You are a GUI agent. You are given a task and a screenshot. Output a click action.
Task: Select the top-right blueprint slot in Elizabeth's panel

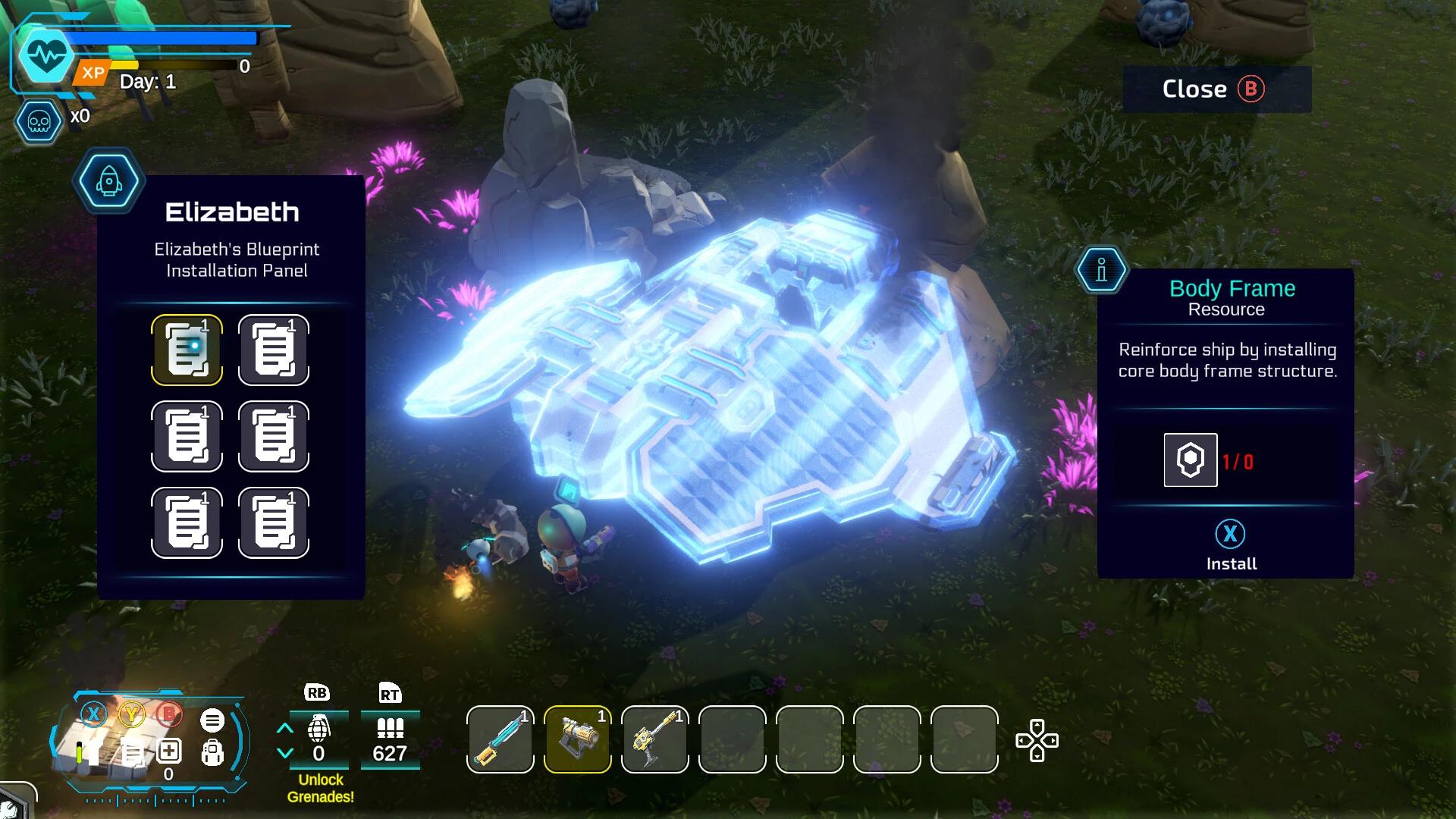click(x=274, y=350)
